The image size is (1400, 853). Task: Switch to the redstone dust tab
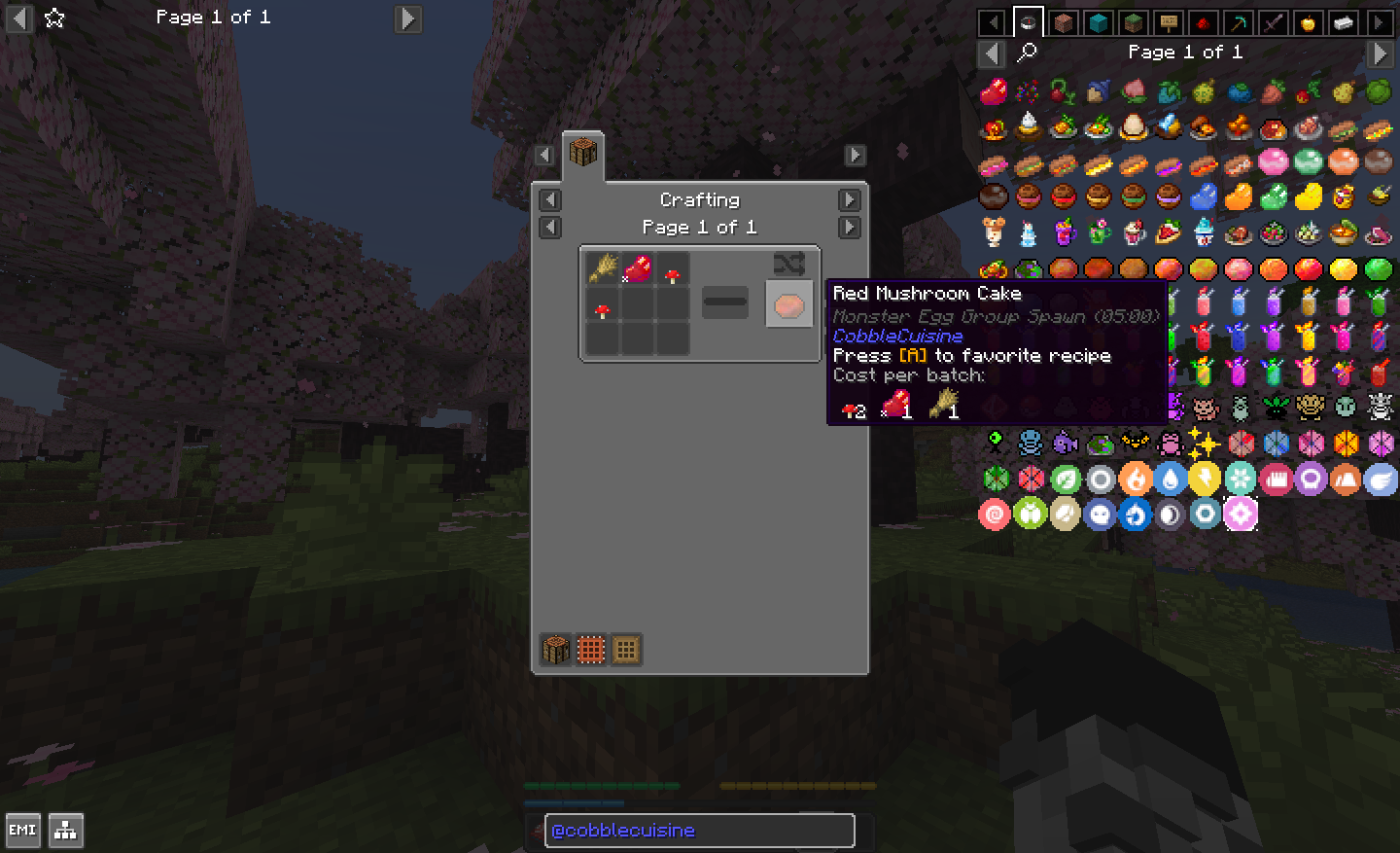(x=1203, y=22)
